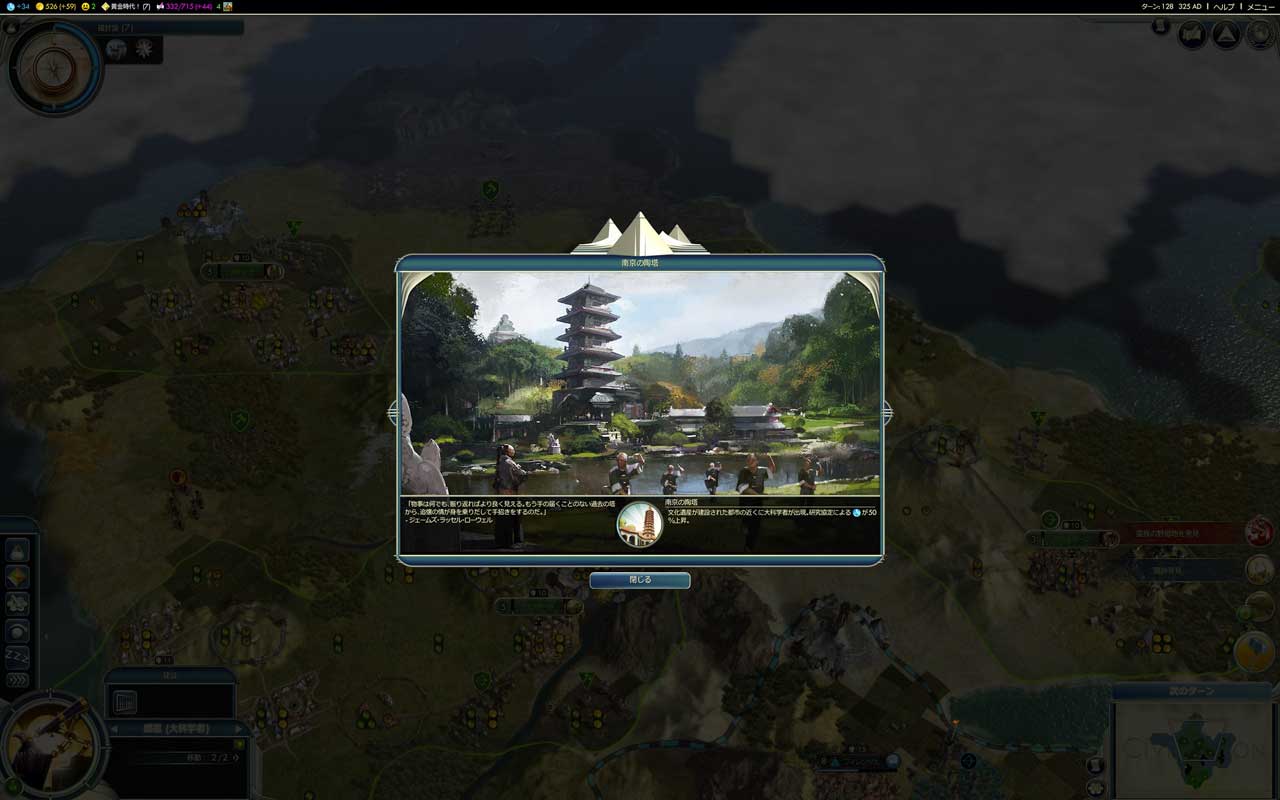This screenshot has width=1280, height=800.
Task: Cycle to previous unit with left arrow
Action: [113, 729]
